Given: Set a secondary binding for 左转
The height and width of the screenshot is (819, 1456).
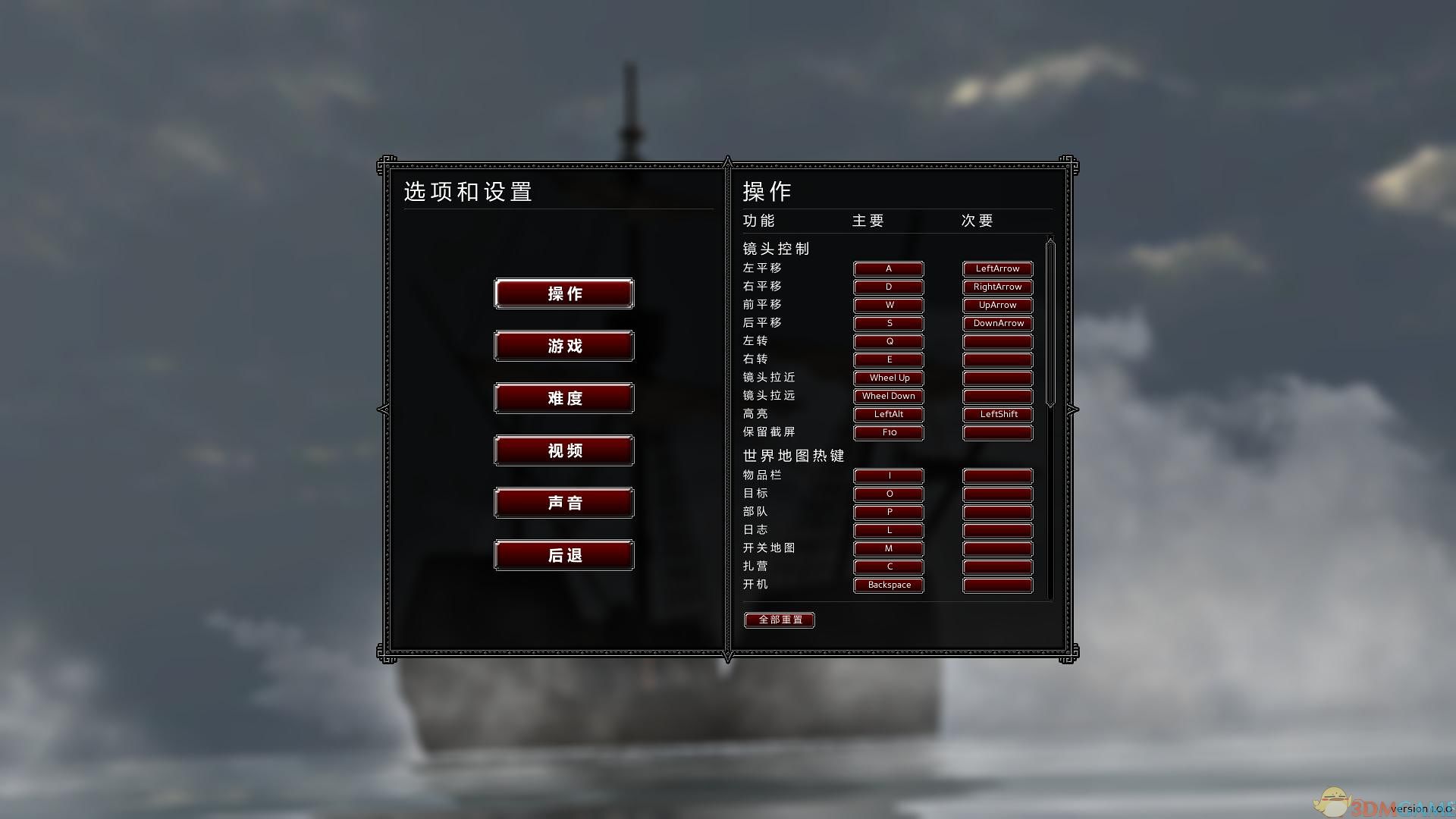Looking at the screenshot, I should tap(997, 341).
